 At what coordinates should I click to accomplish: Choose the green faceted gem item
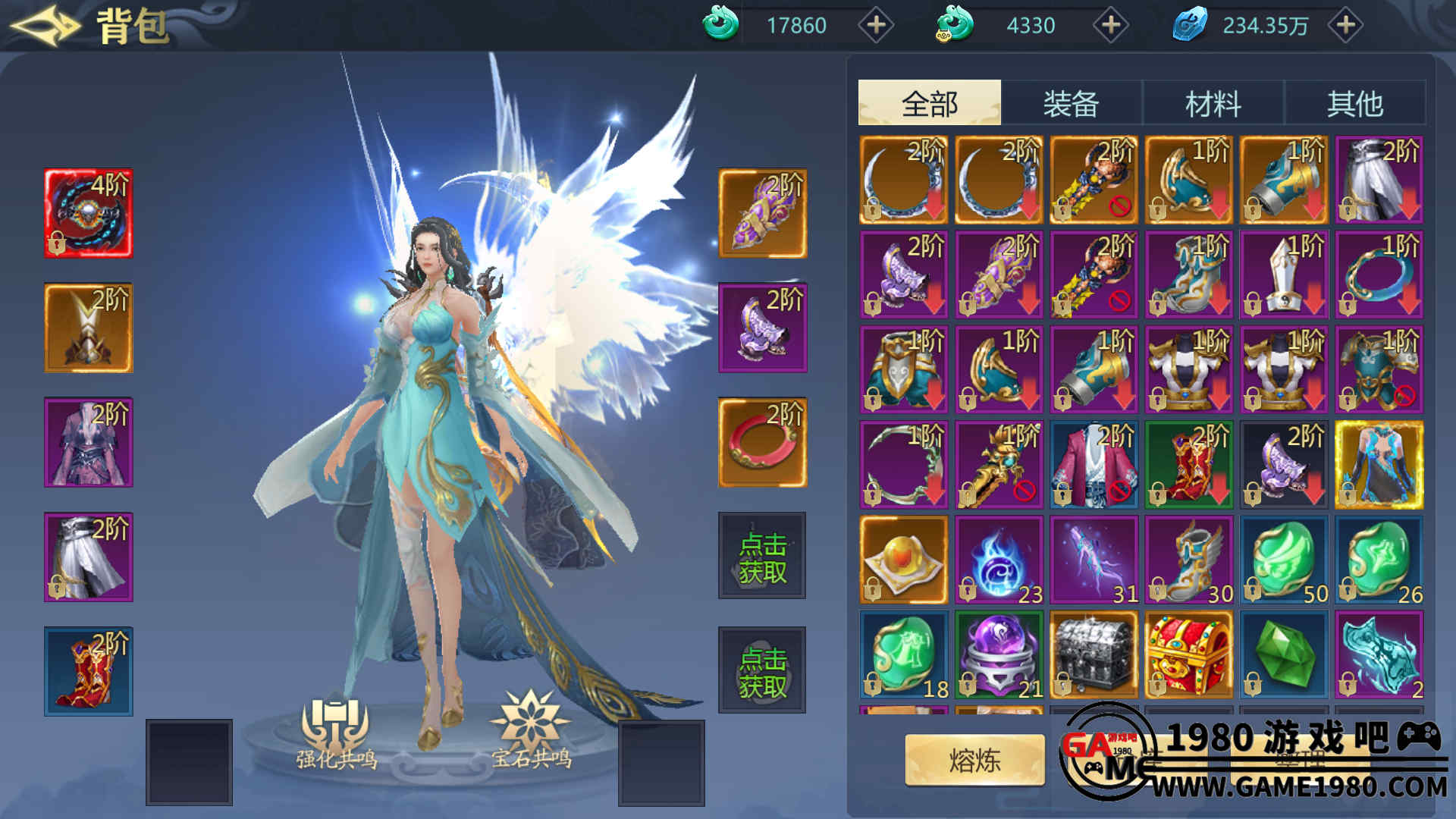[x=1284, y=654]
